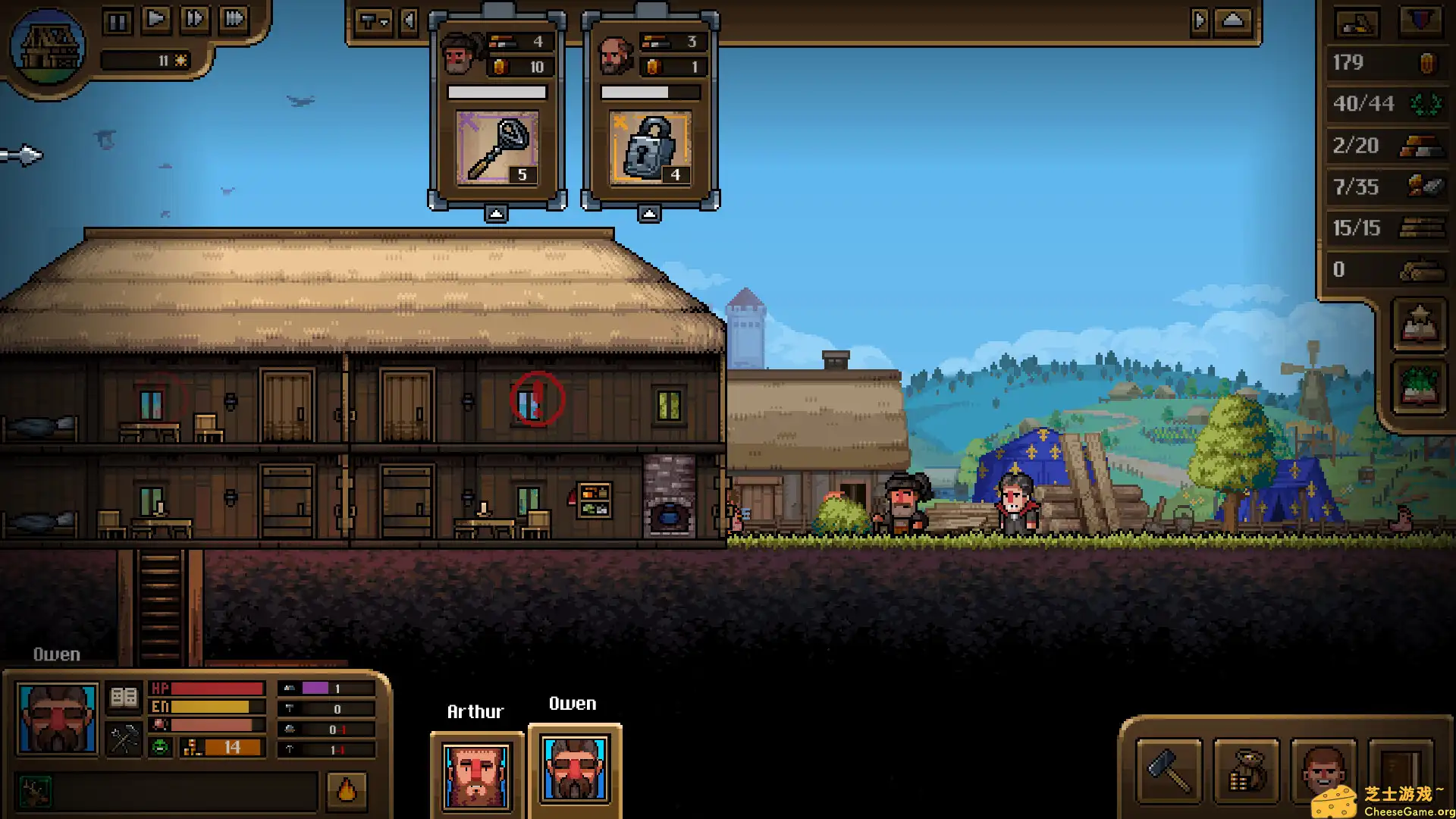This screenshot has height=819, width=1456.
Task: Click the left arrow on the order bar
Action: click(x=409, y=21)
